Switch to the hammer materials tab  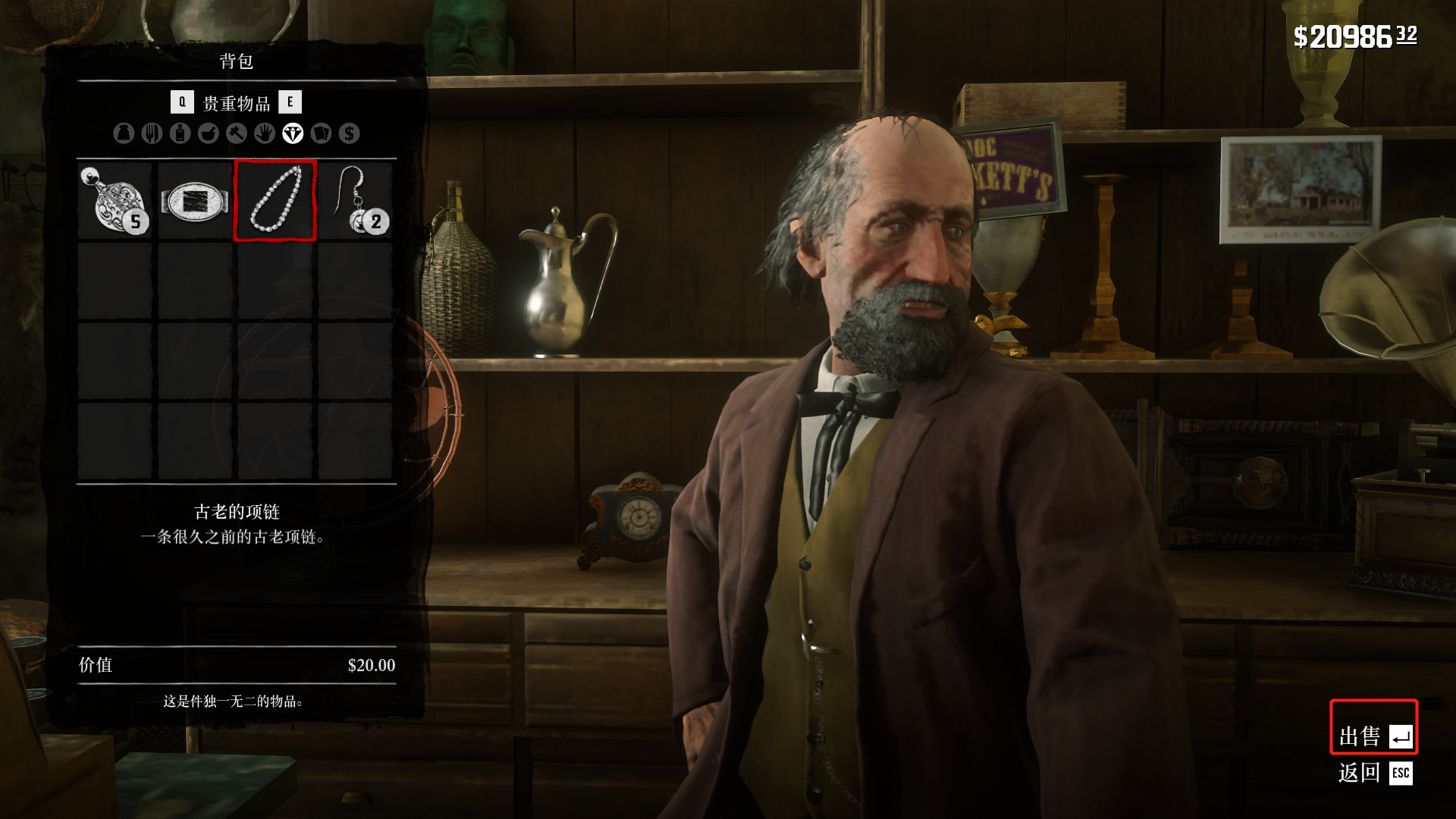[236, 133]
